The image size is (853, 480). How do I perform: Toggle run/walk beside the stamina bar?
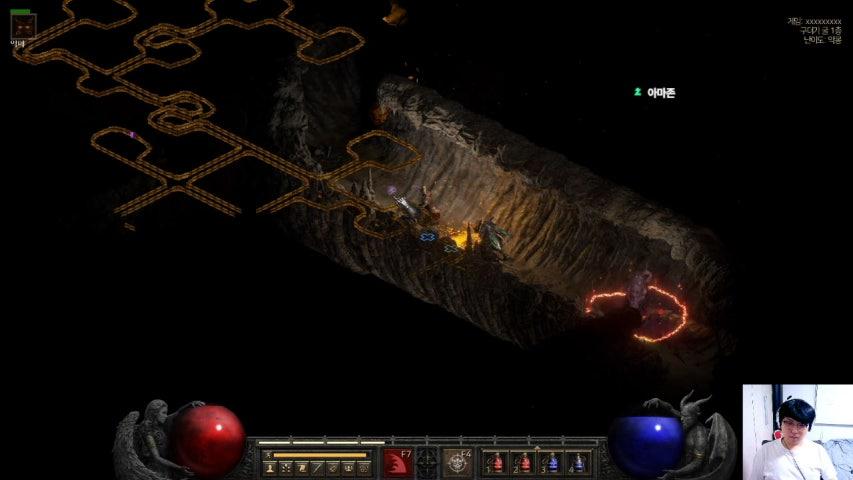pos(268,455)
